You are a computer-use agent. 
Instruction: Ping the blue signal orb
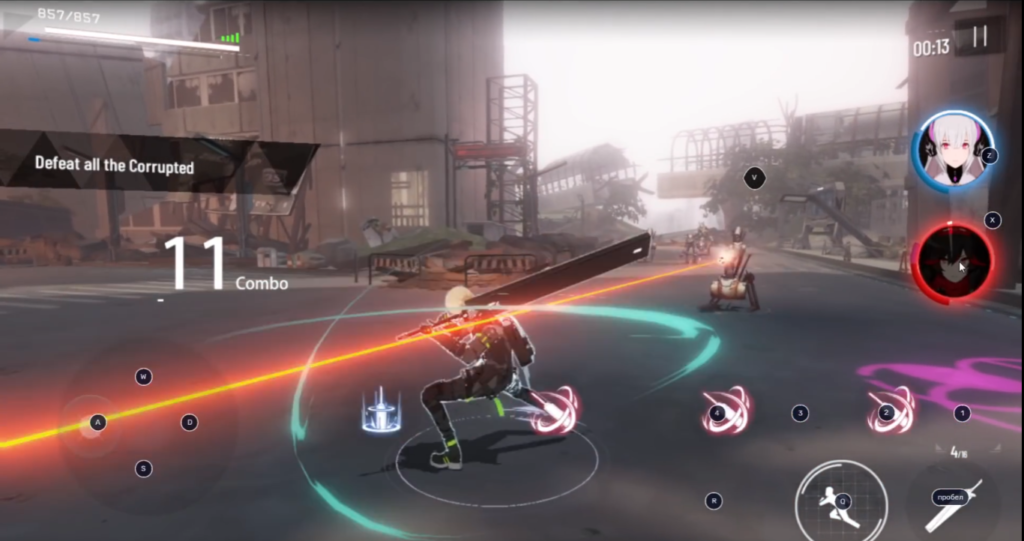coord(381,412)
